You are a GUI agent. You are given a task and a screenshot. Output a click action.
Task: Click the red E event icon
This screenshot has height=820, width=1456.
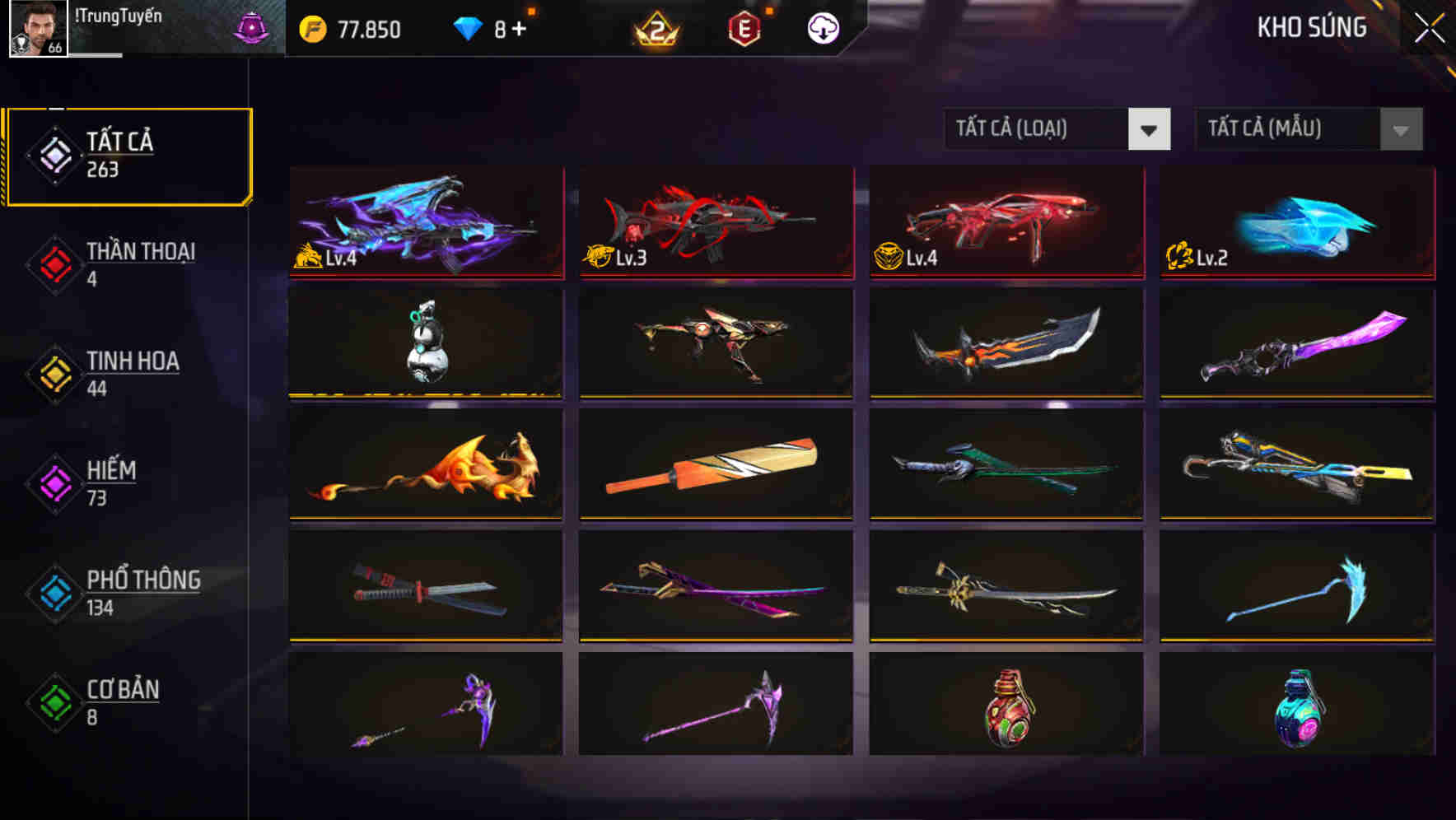click(745, 27)
